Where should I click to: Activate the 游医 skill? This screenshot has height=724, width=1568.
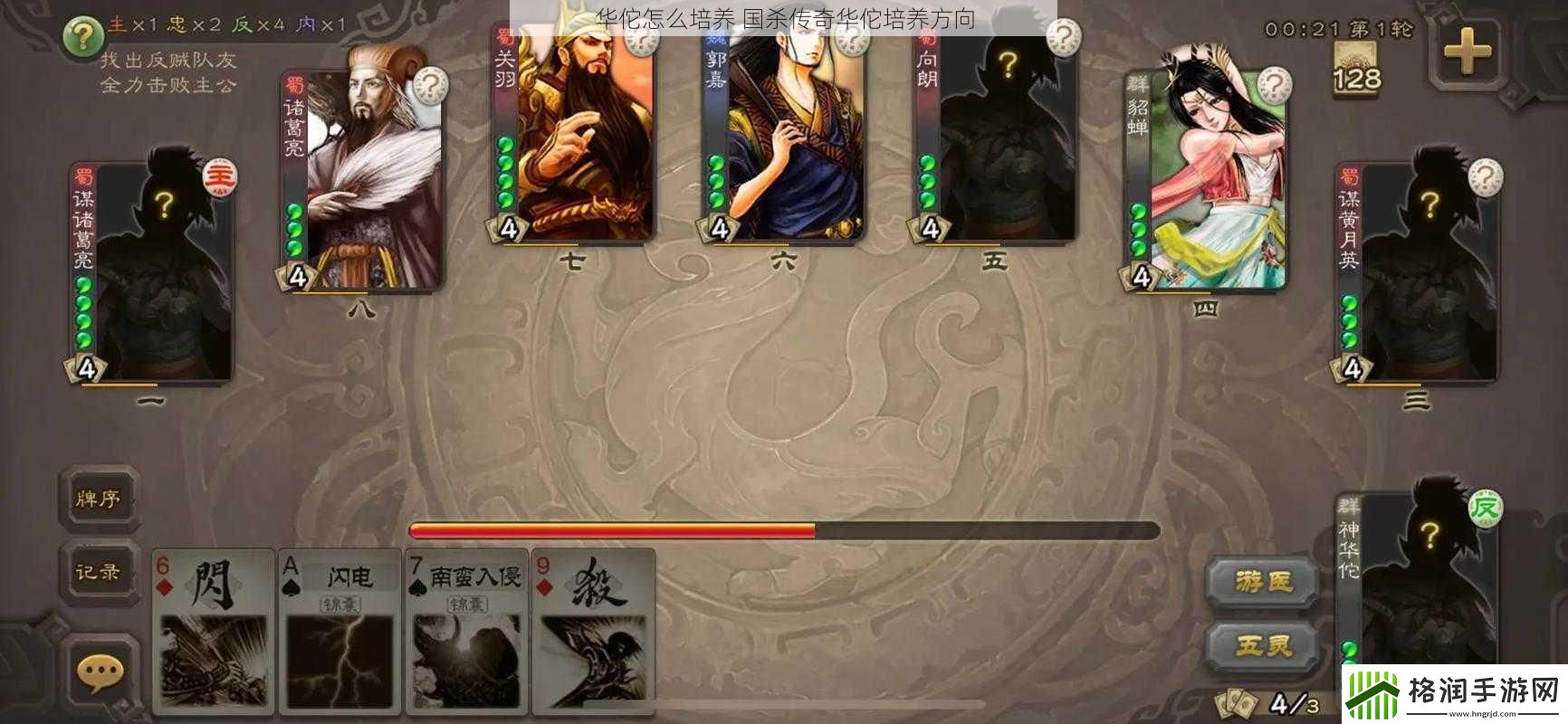tap(1264, 582)
